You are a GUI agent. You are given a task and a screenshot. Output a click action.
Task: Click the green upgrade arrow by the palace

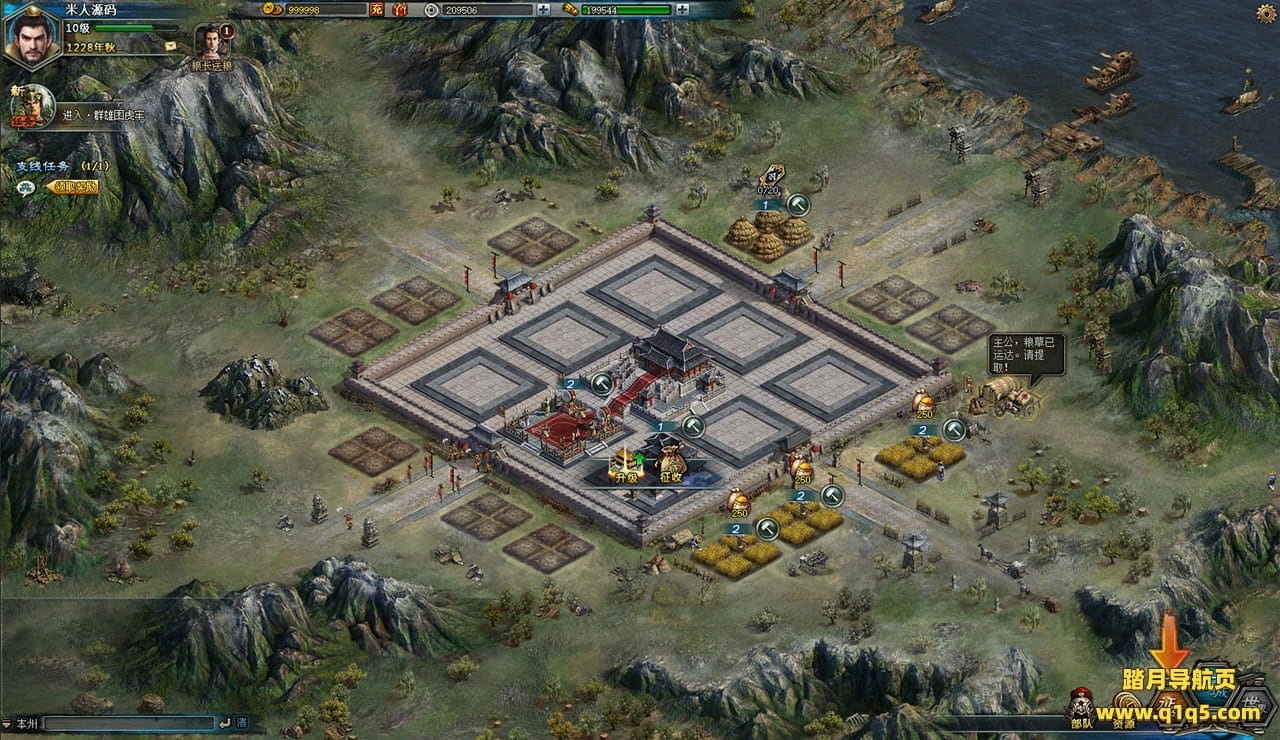601,383
